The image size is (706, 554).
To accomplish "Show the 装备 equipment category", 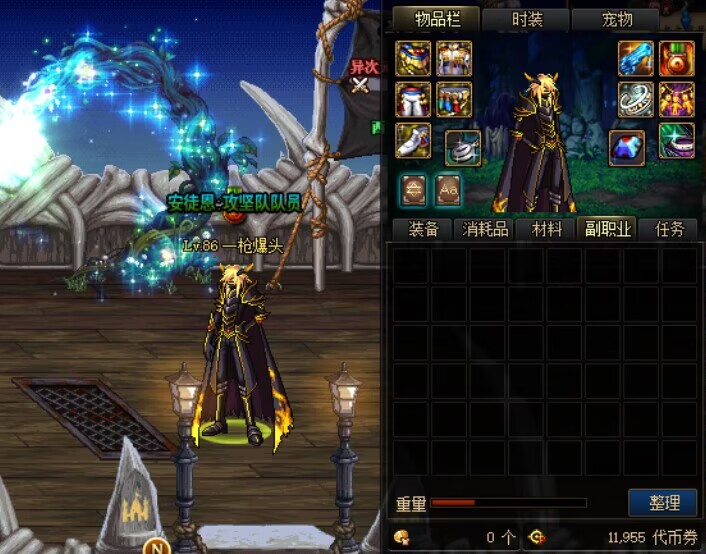I will 423,229.
